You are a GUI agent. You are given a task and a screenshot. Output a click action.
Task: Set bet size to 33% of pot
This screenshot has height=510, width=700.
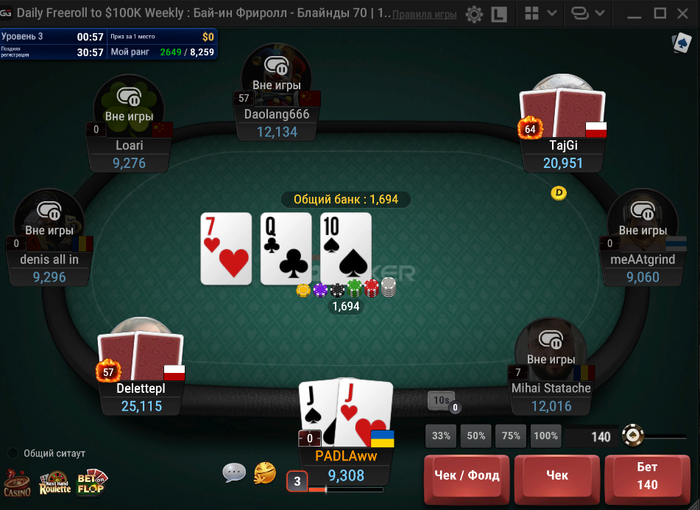pos(441,436)
